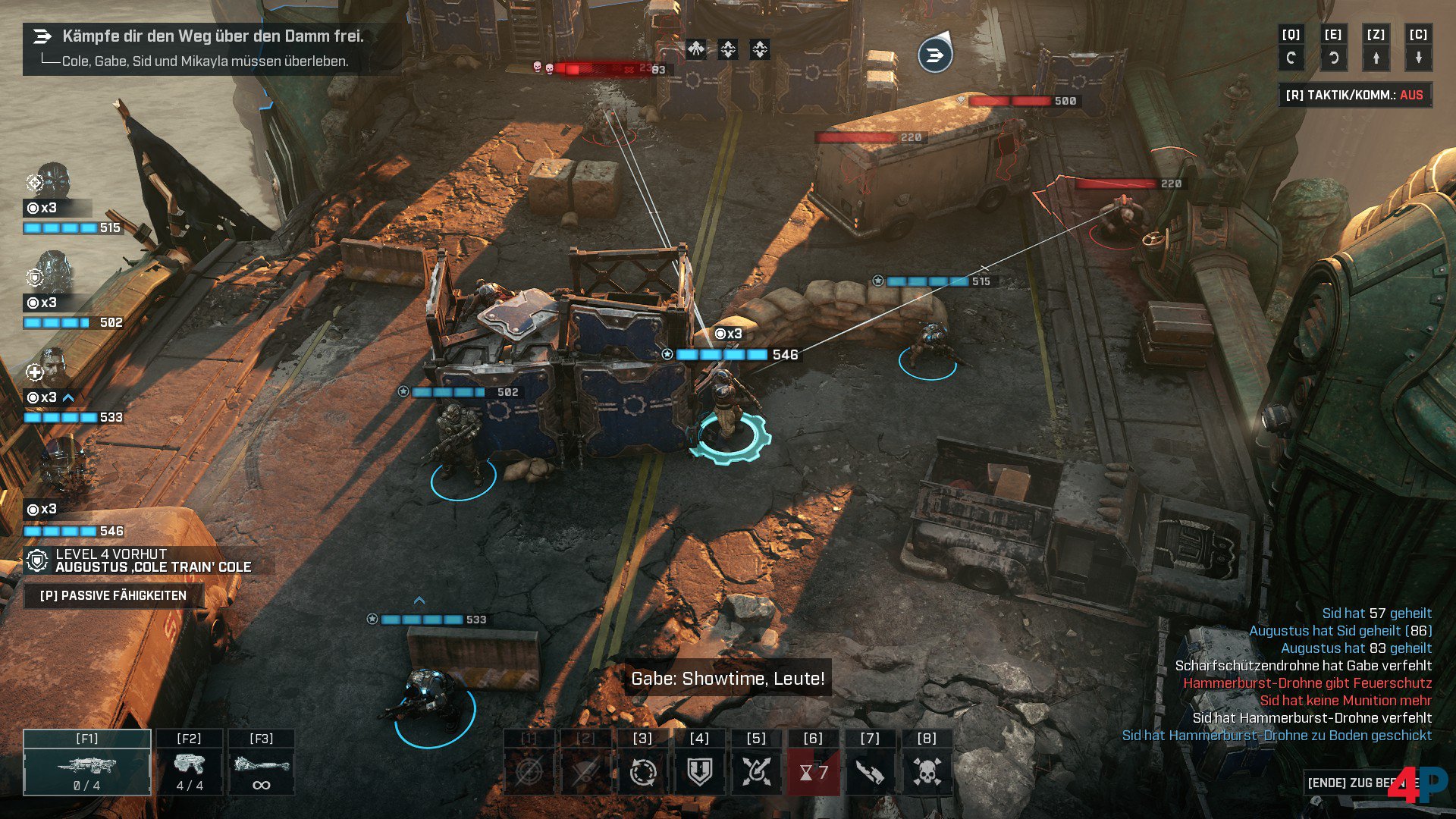Viewport: 1456px width, 819px height.
Task: Activate the reload circular-arrows ability
Action: (x=642, y=772)
